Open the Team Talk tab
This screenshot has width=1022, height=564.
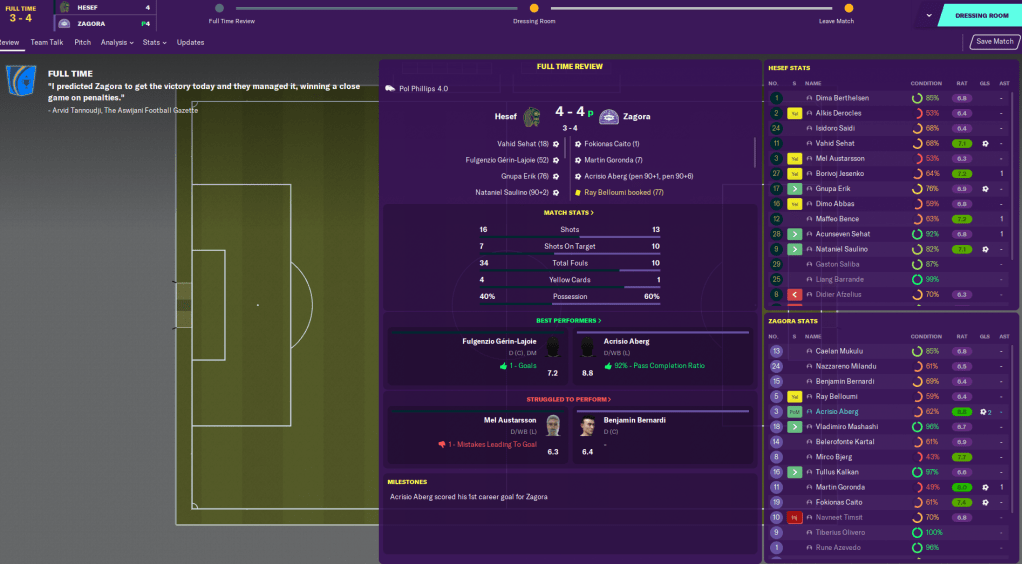click(47, 42)
